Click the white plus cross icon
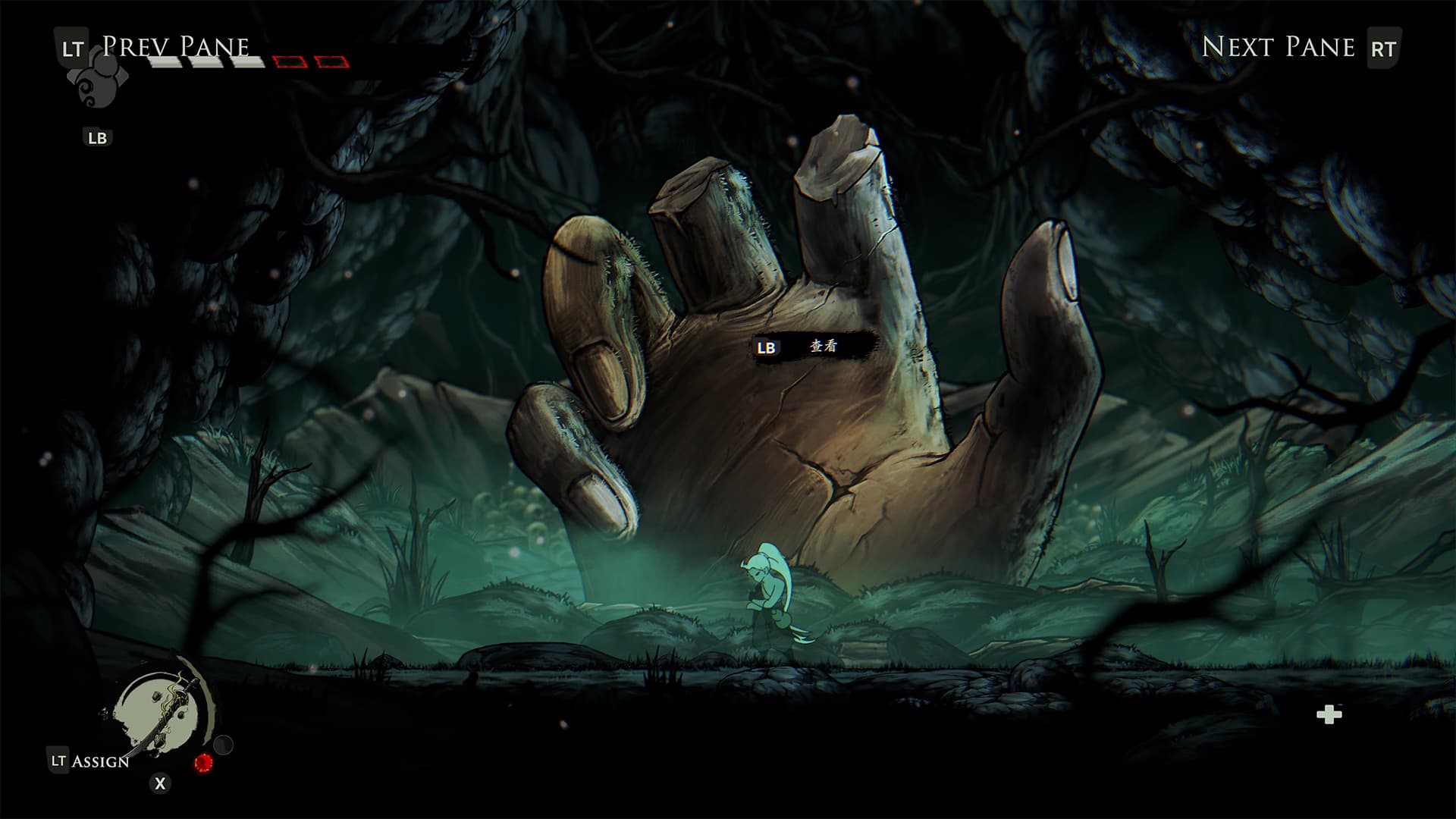 (x=1329, y=714)
